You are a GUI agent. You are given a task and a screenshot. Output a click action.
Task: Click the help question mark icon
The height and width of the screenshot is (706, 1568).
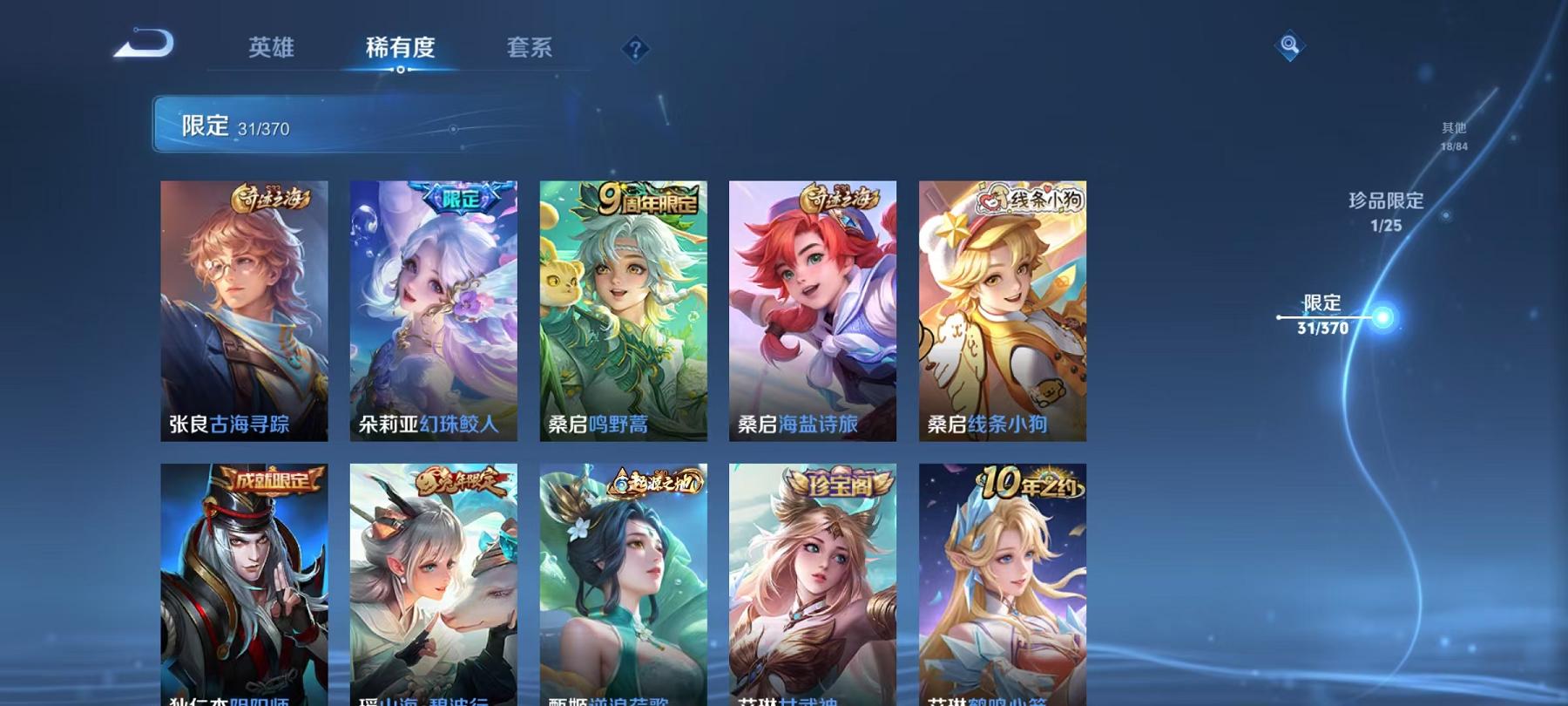click(635, 50)
